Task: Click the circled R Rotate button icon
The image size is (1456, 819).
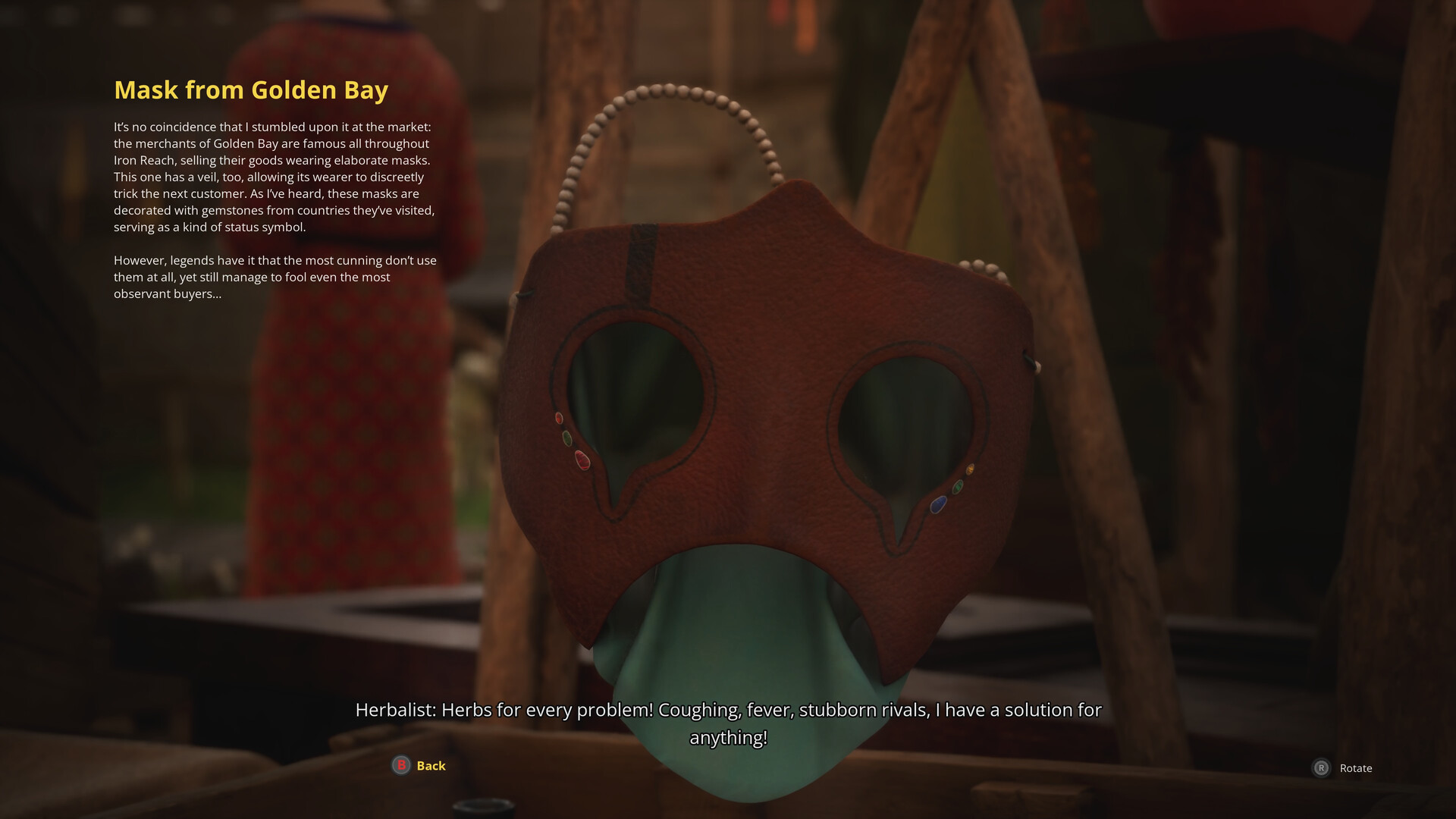Action: coord(1323,768)
